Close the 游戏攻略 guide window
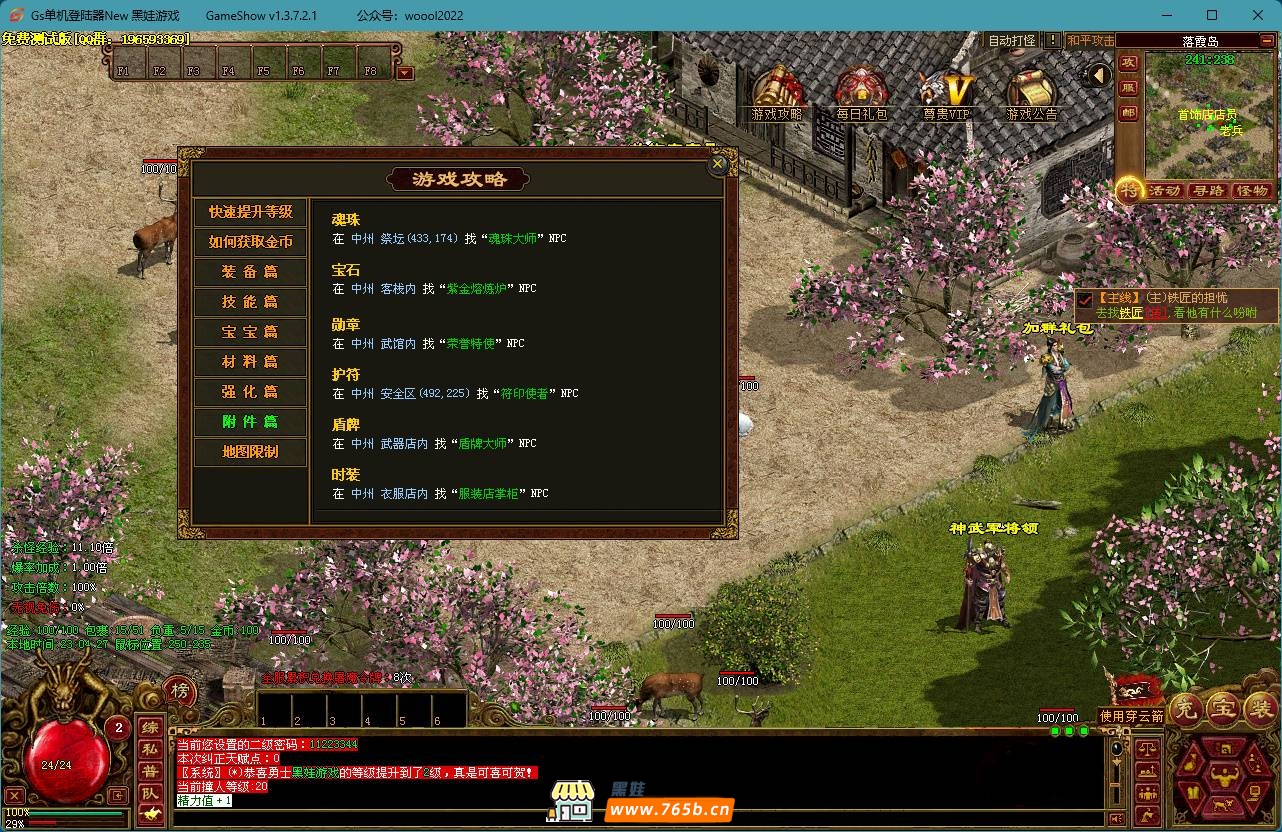 pos(717,165)
